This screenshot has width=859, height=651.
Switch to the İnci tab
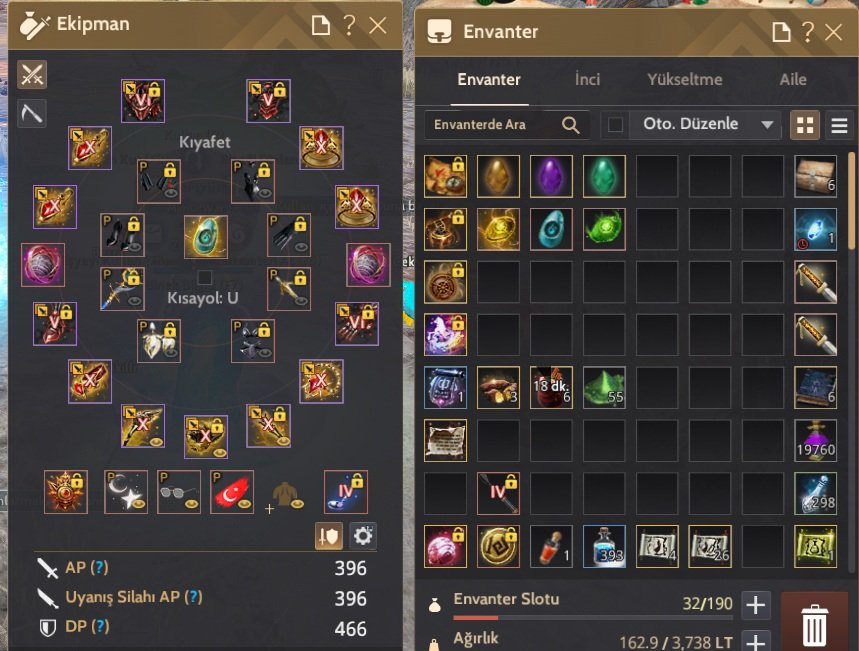tap(587, 80)
